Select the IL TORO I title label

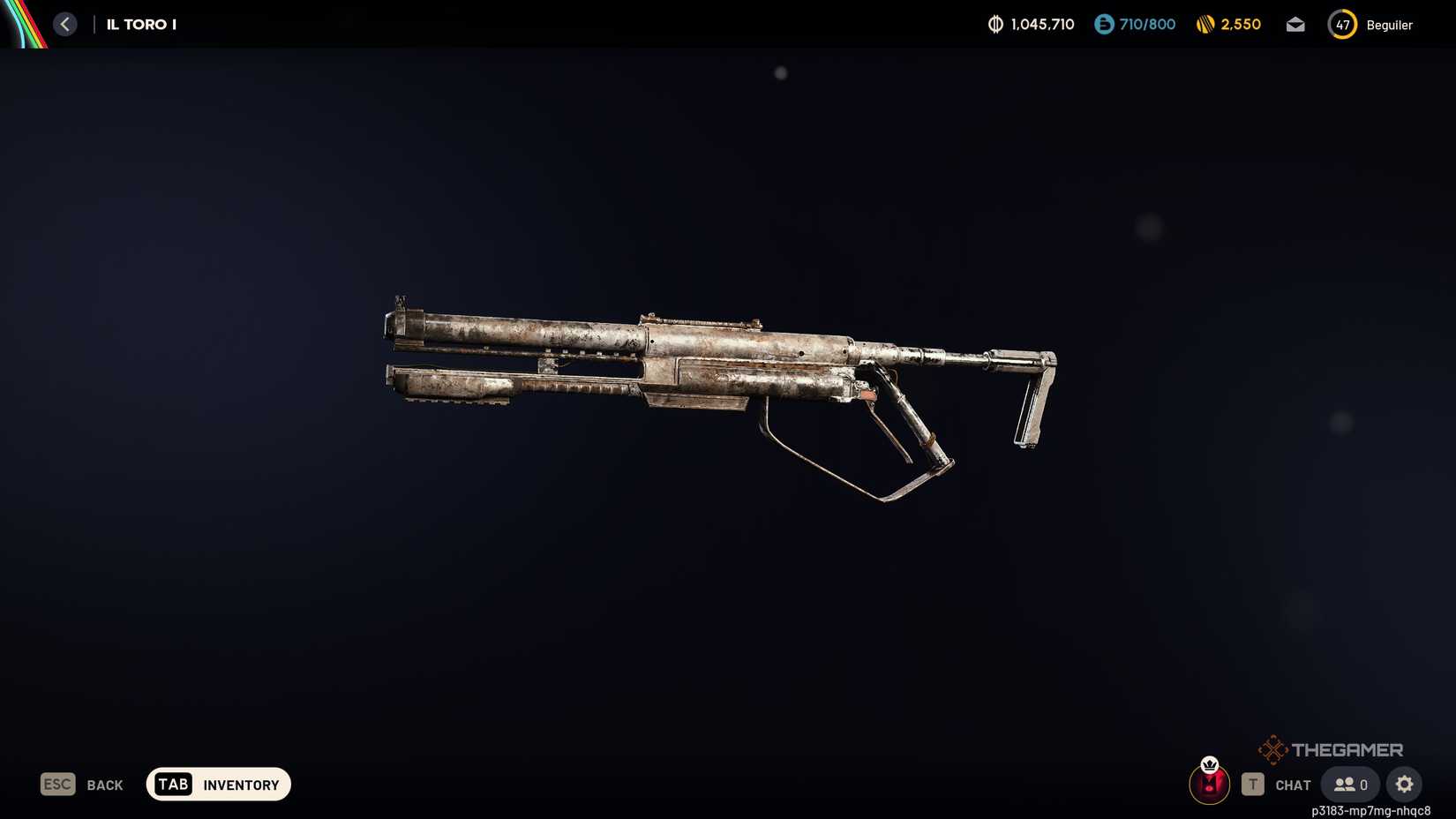point(139,24)
